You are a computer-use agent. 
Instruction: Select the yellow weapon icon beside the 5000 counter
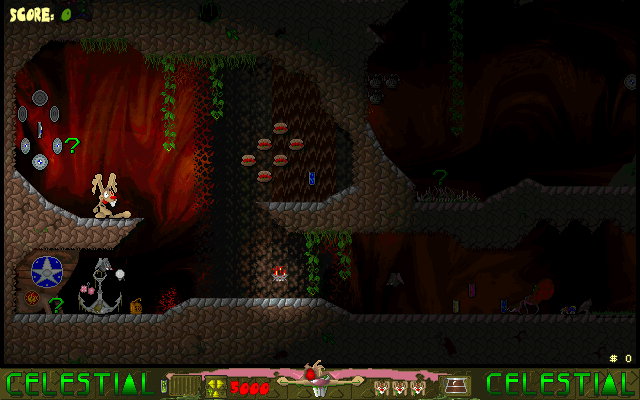[215, 385]
